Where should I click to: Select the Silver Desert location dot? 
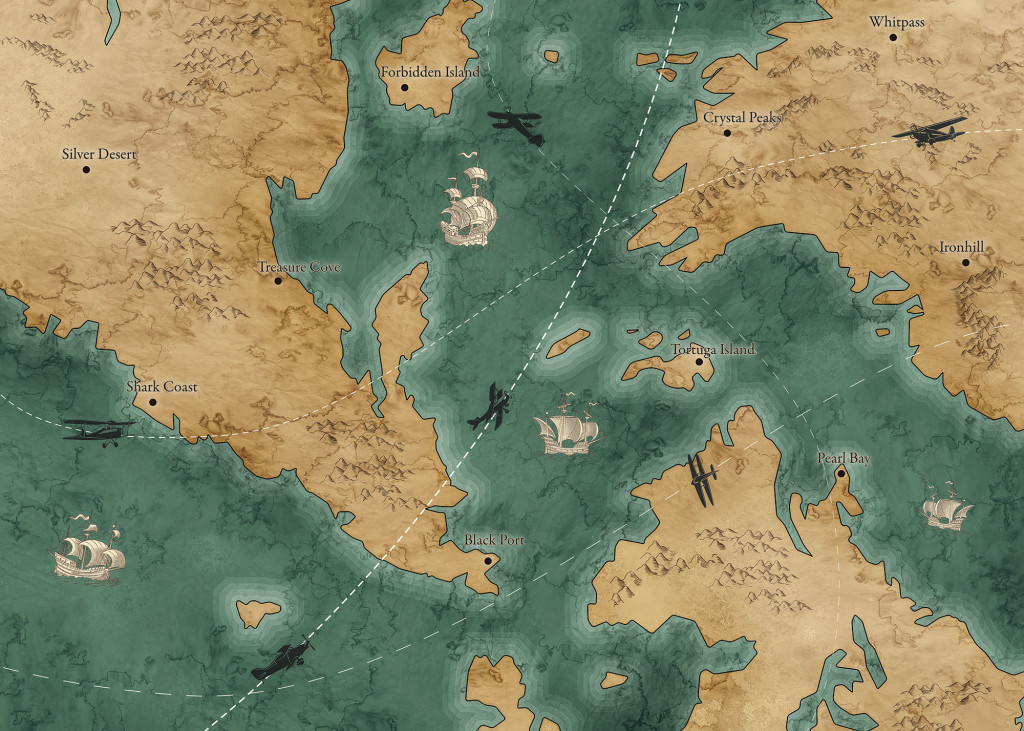(87, 170)
